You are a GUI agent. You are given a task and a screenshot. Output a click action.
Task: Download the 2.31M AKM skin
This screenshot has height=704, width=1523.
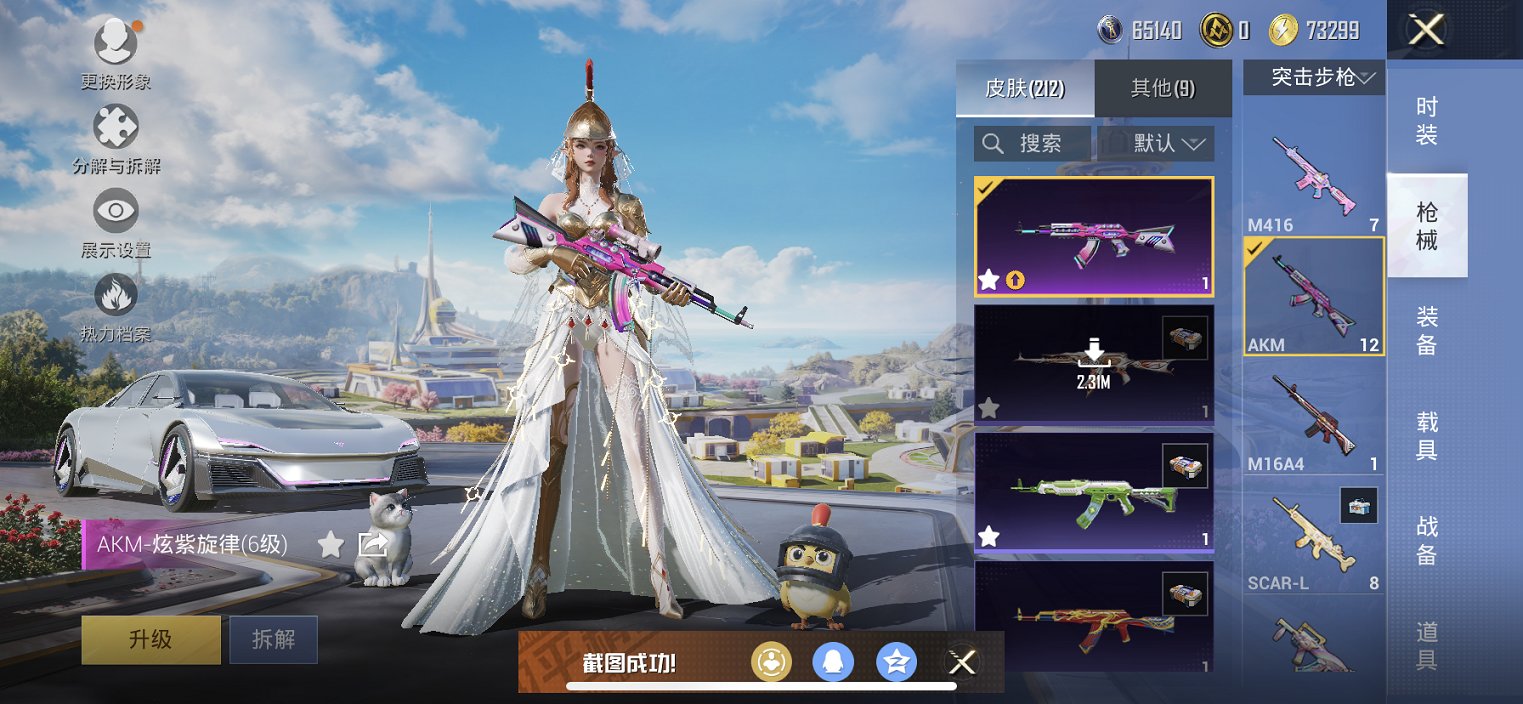pos(1094,362)
